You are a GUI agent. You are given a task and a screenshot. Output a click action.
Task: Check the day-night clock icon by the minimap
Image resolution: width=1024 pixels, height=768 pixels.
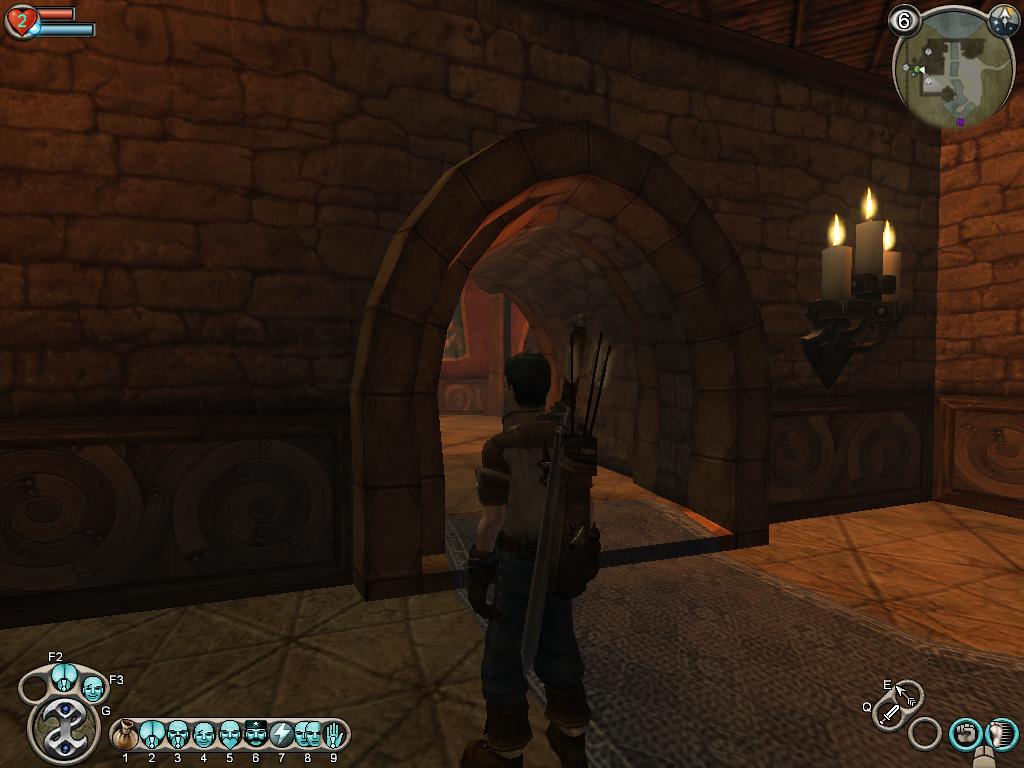[x=1003, y=20]
